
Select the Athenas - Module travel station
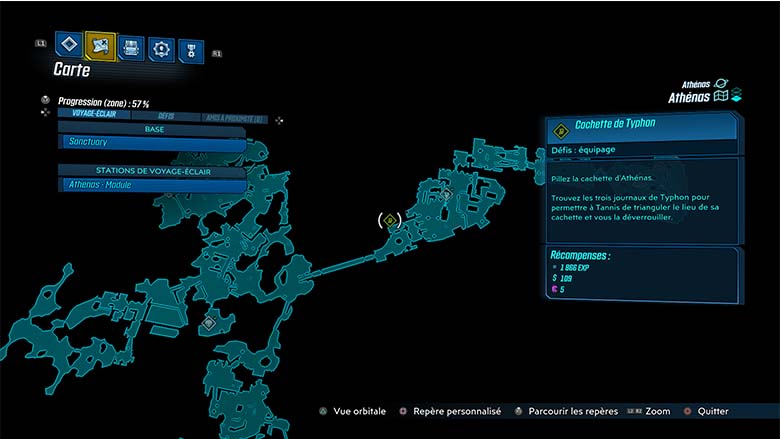(152, 185)
